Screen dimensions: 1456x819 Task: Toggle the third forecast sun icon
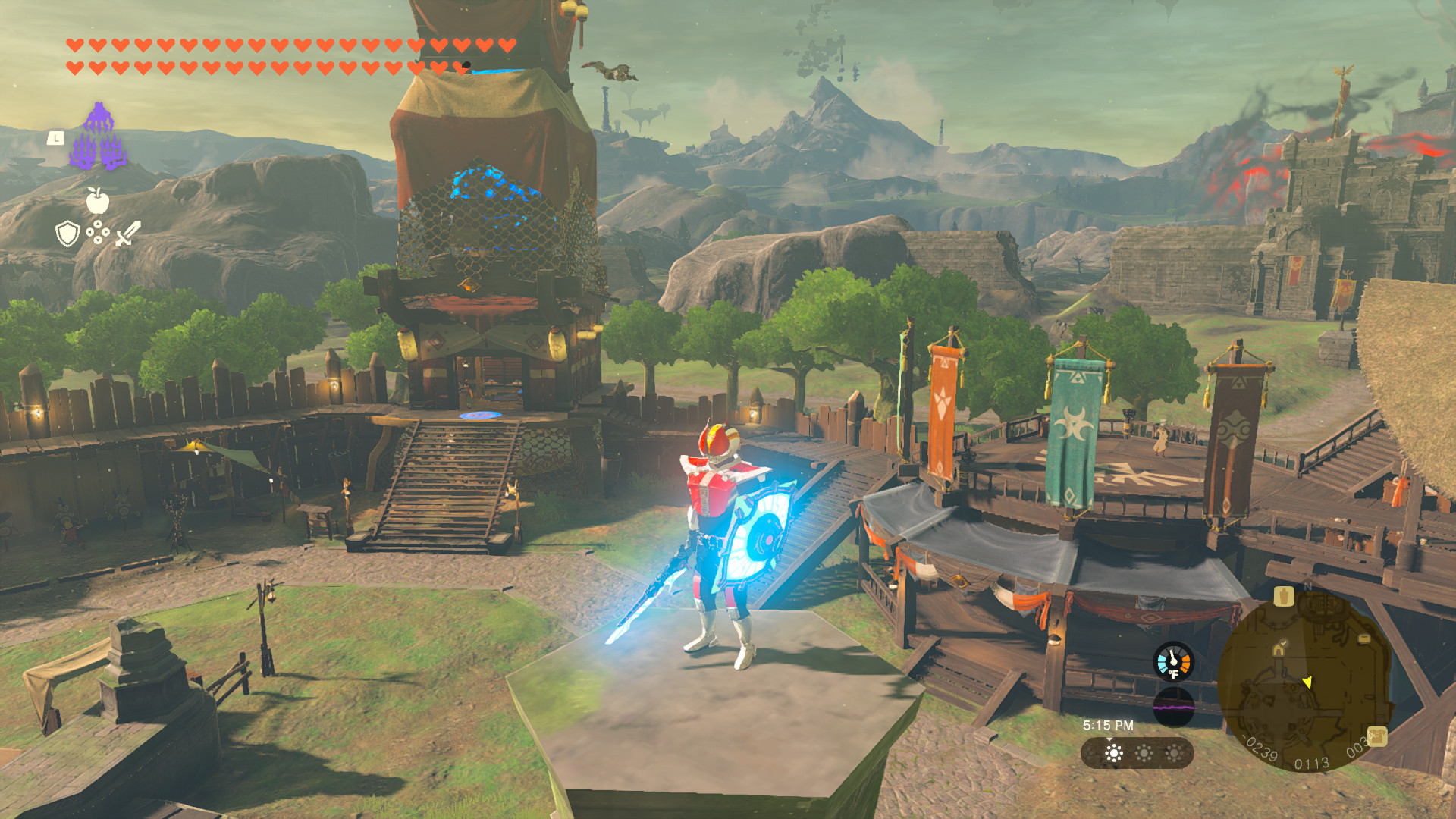pyautogui.click(x=1174, y=753)
